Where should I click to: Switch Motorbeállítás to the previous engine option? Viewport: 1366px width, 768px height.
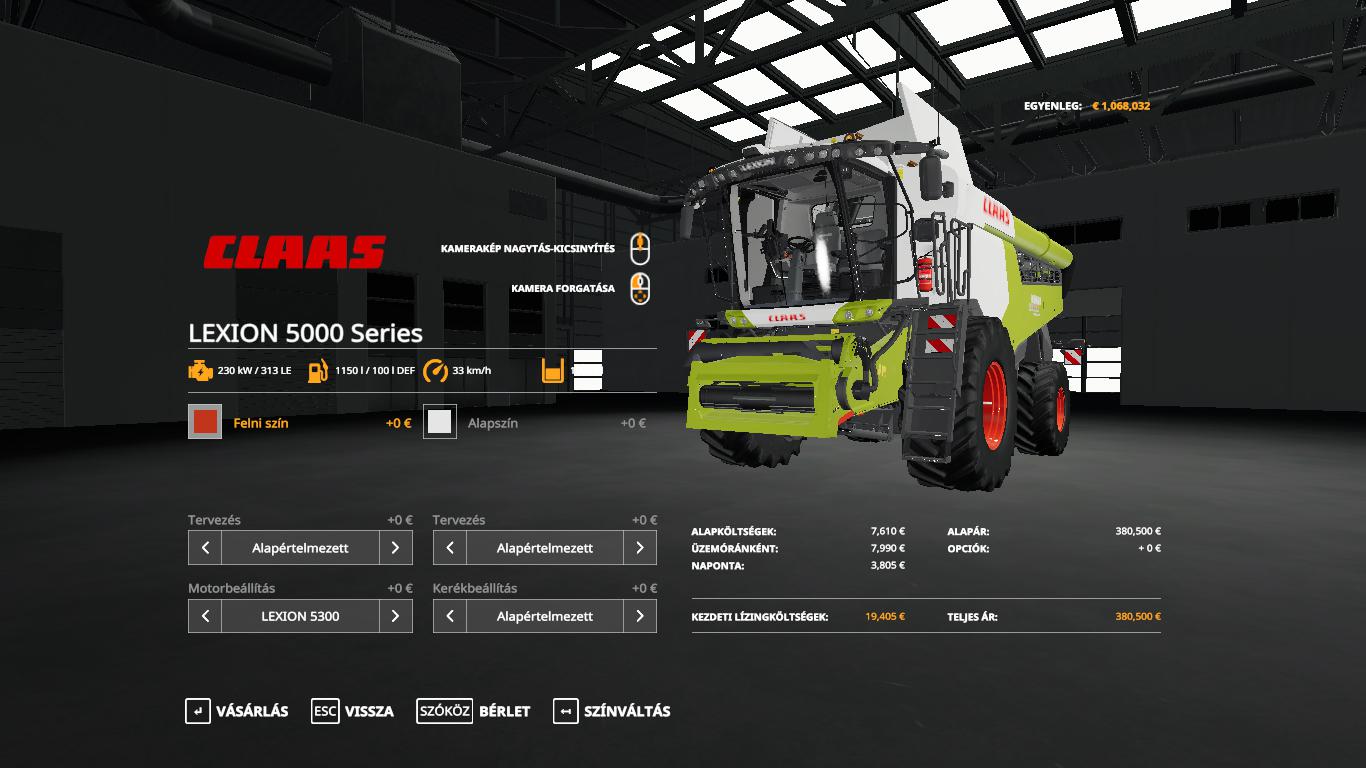click(205, 616)
